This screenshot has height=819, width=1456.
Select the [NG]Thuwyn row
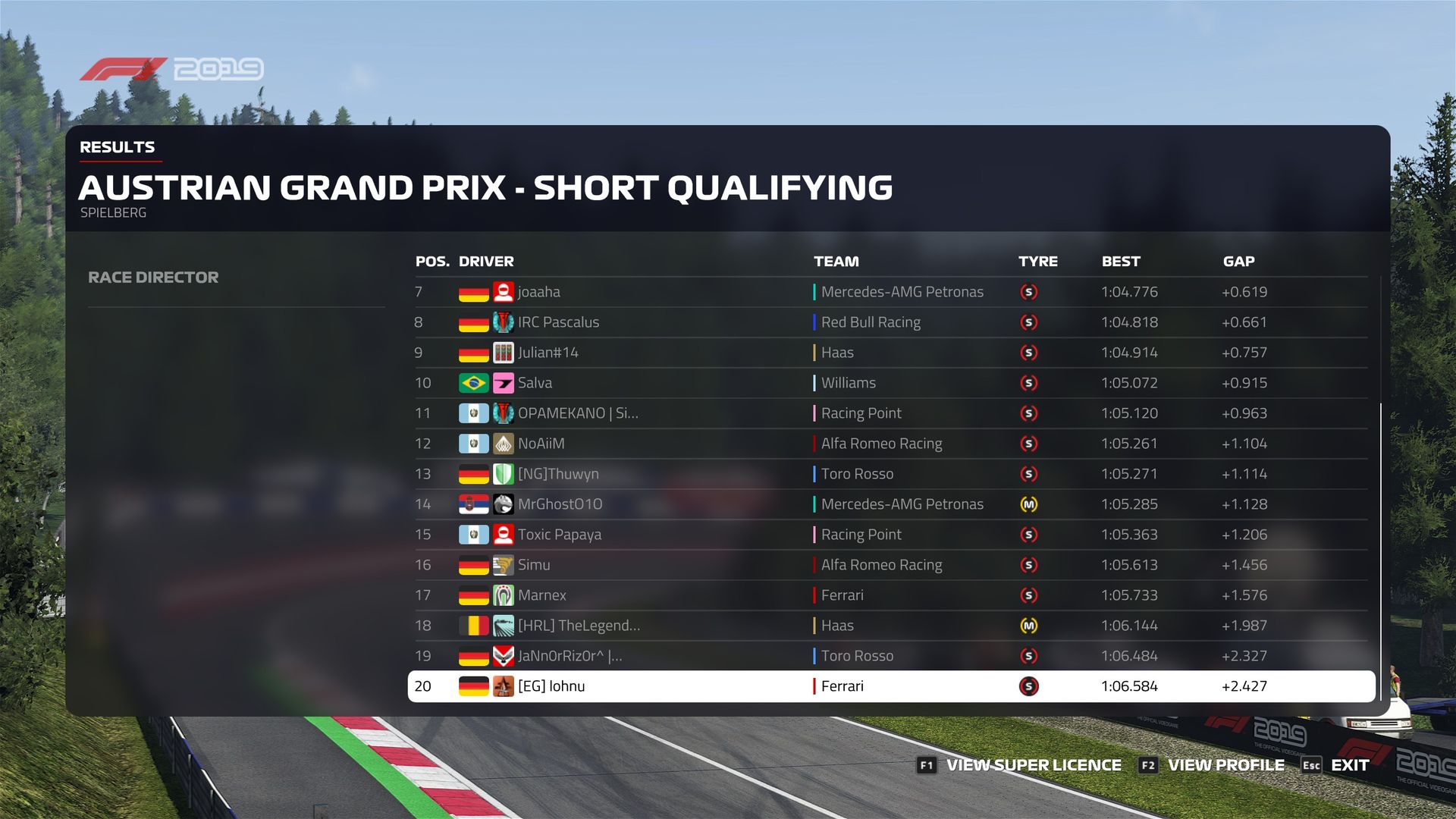coord(558,474)
